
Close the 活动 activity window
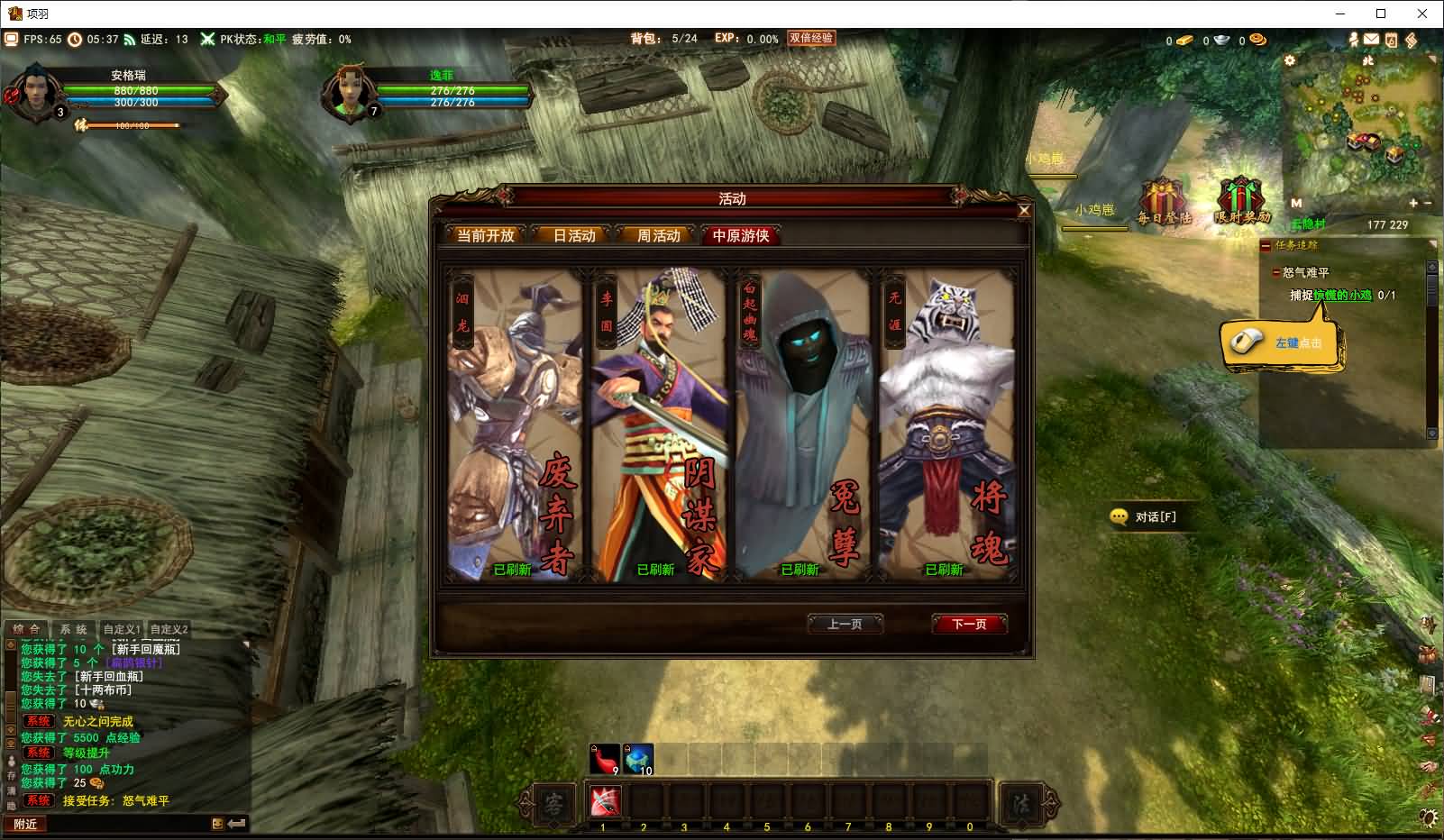1023,211
